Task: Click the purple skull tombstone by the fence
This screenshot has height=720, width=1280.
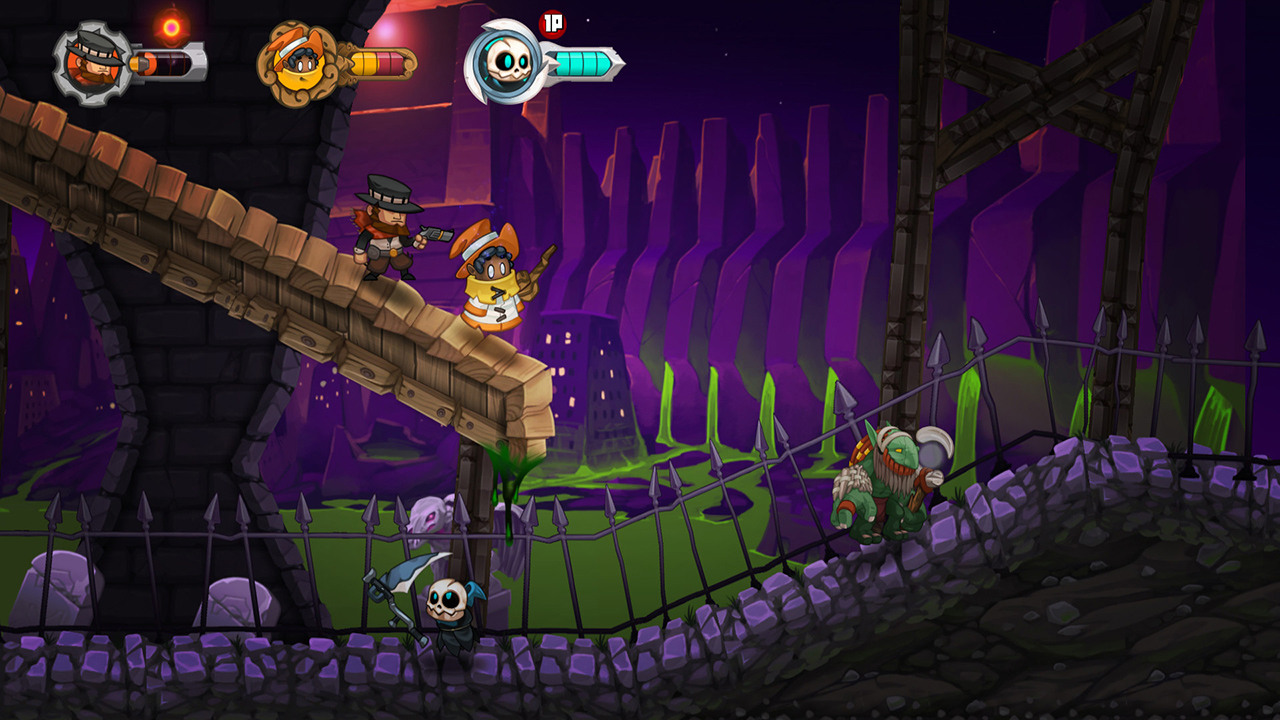Action: coord(427,520)
